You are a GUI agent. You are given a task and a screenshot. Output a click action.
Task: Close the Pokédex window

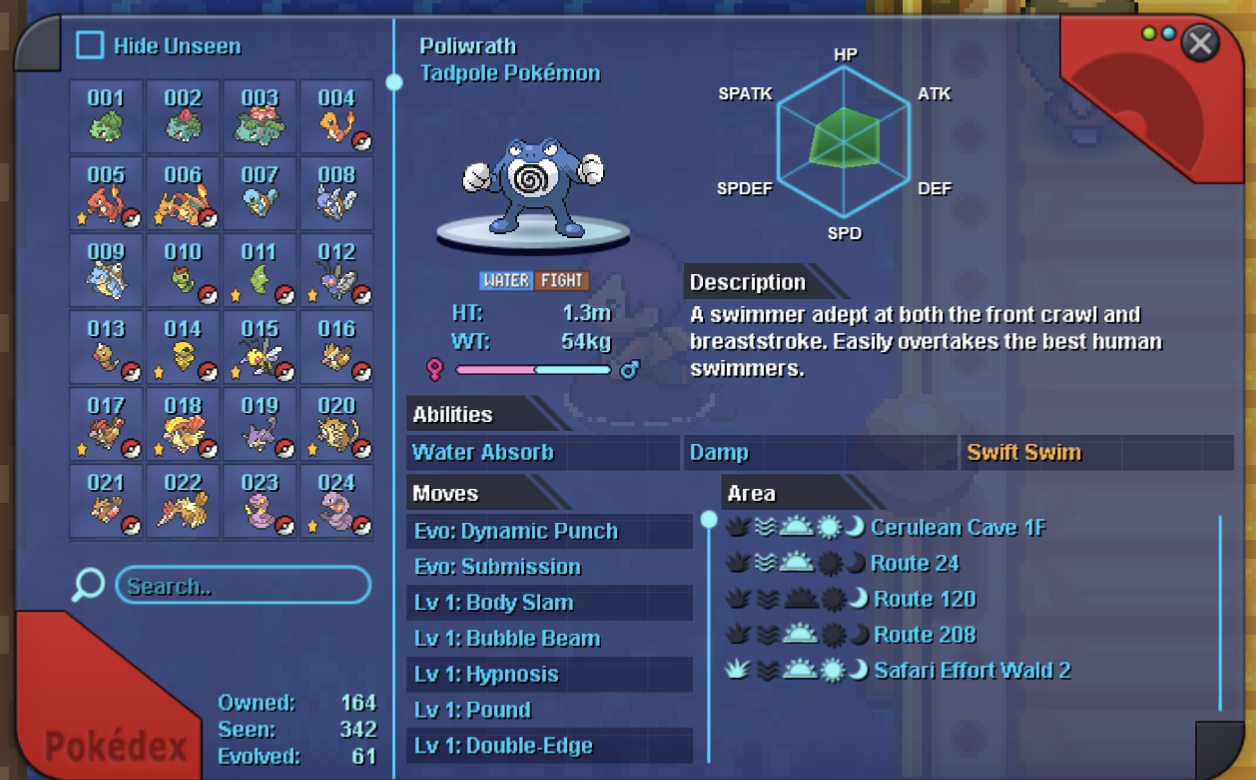tap(1199, 43)
